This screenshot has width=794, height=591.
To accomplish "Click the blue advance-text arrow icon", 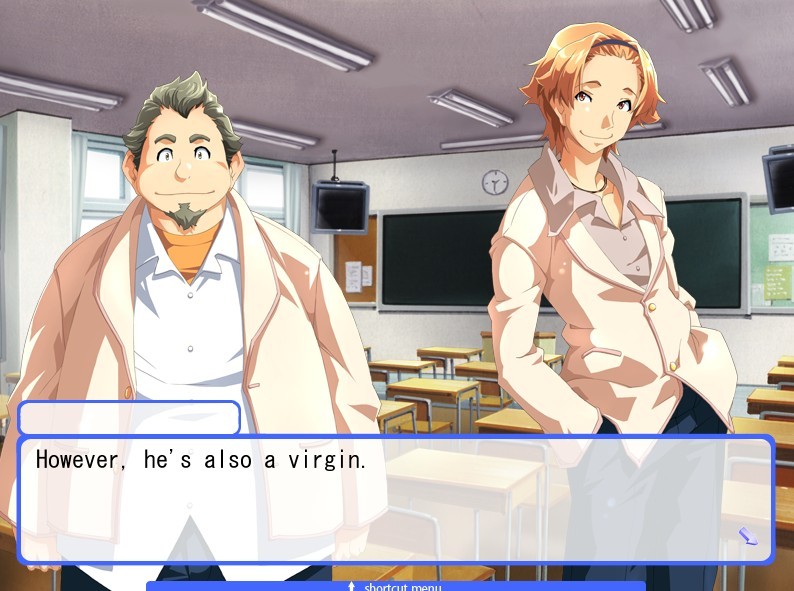I will pyautogui.click(x=748, y=537).
